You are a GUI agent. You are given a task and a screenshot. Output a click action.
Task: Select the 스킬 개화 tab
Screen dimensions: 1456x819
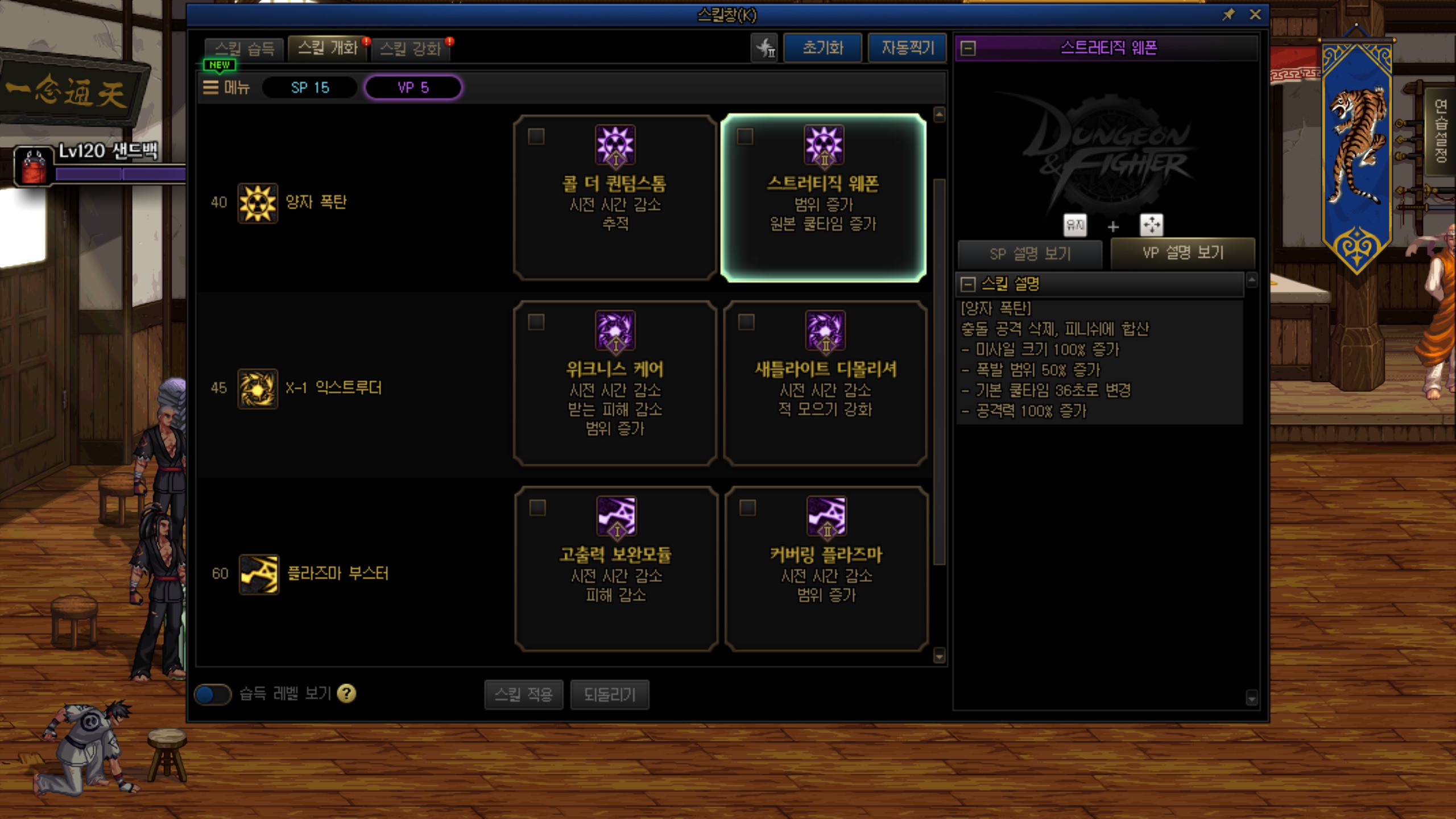(328, 48)
